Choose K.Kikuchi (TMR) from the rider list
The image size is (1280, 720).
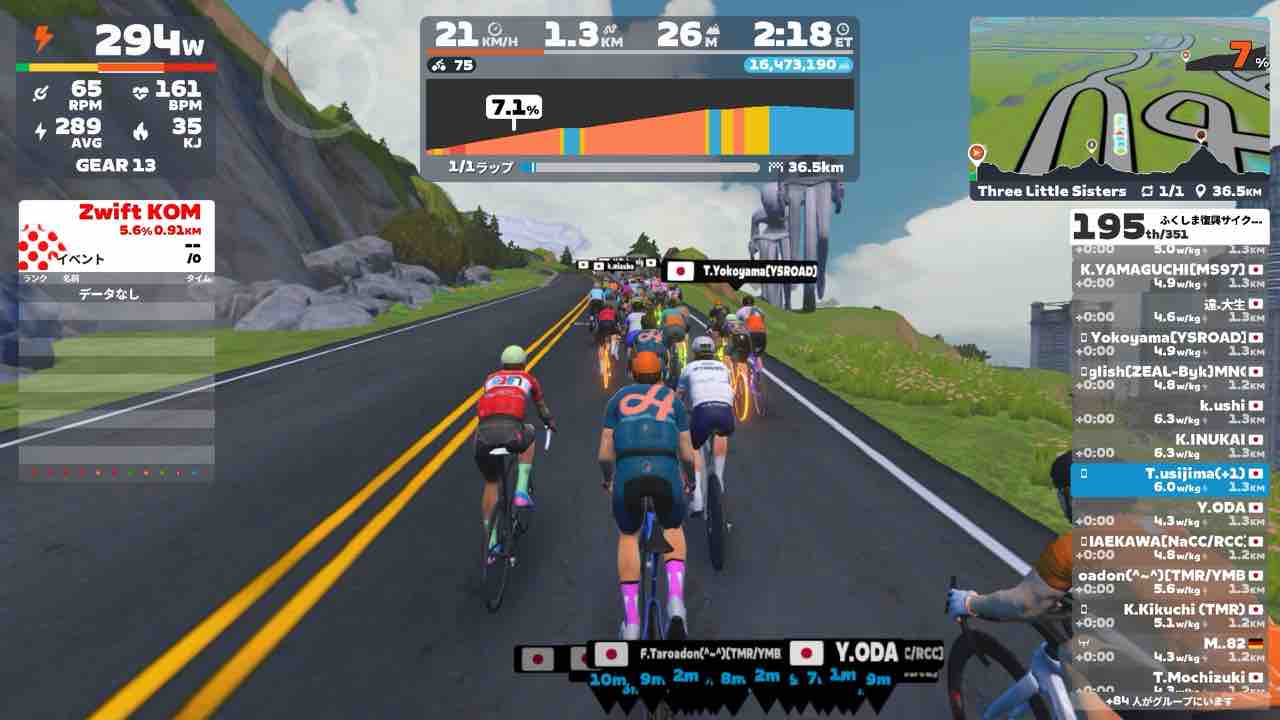click(1169, 616)
